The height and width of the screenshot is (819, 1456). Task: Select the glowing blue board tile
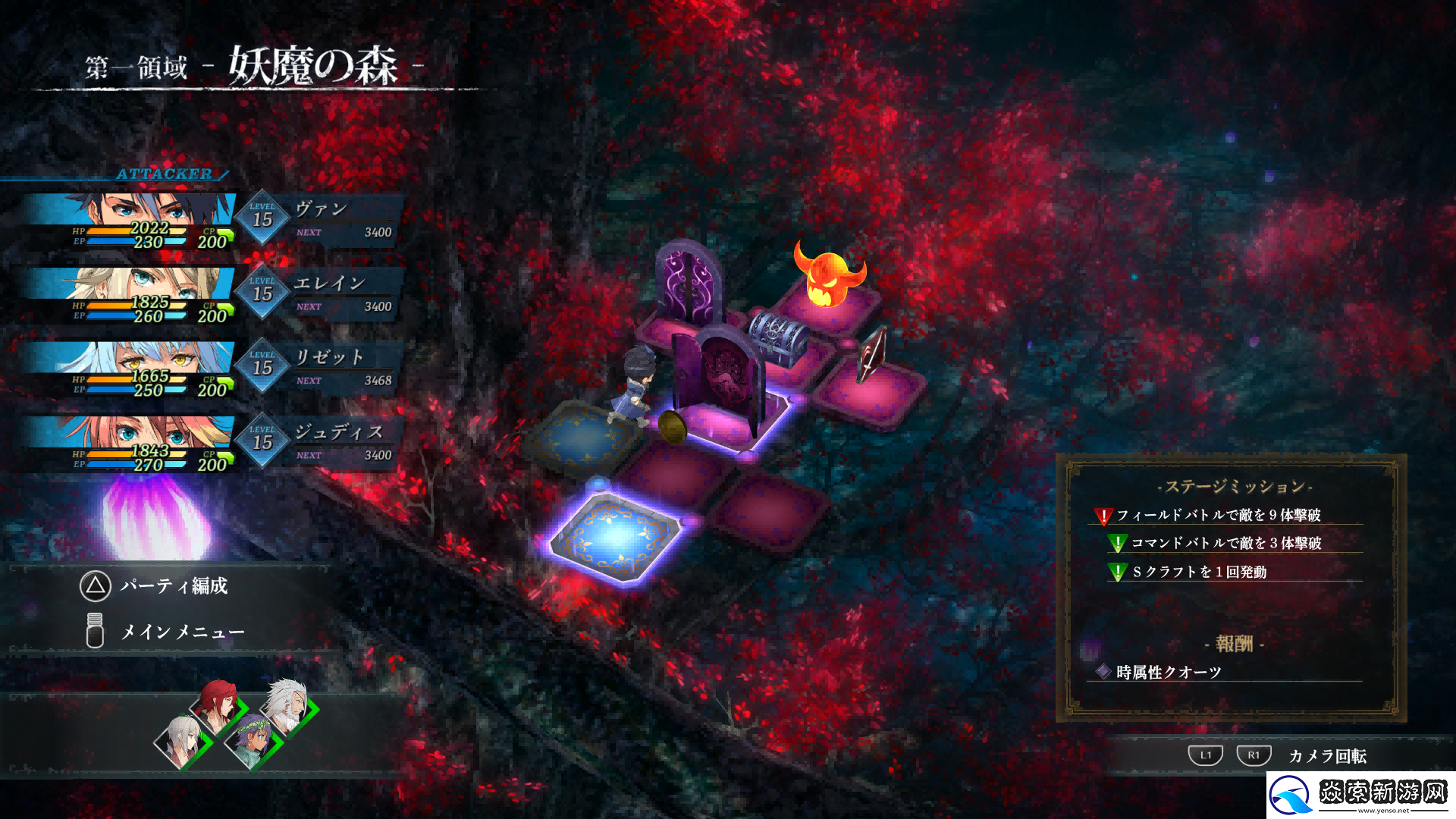[x=617, y=535]
